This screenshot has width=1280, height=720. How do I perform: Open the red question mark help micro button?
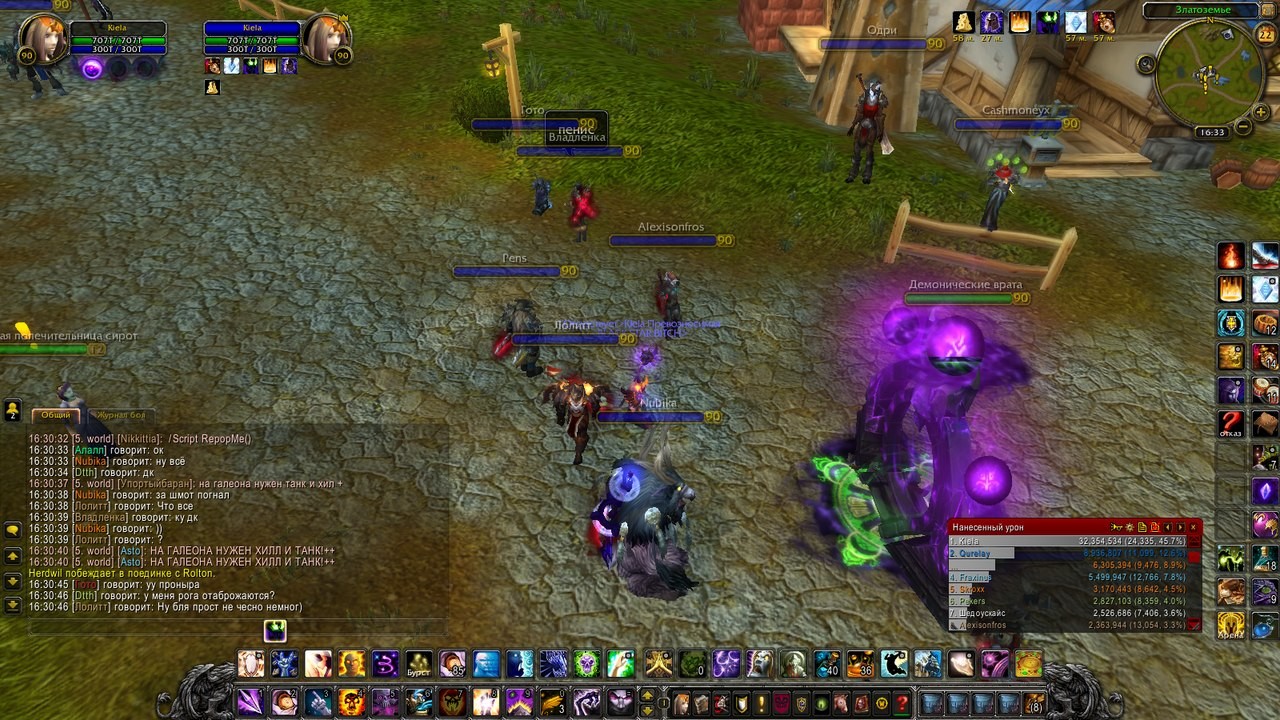[902, 702]
